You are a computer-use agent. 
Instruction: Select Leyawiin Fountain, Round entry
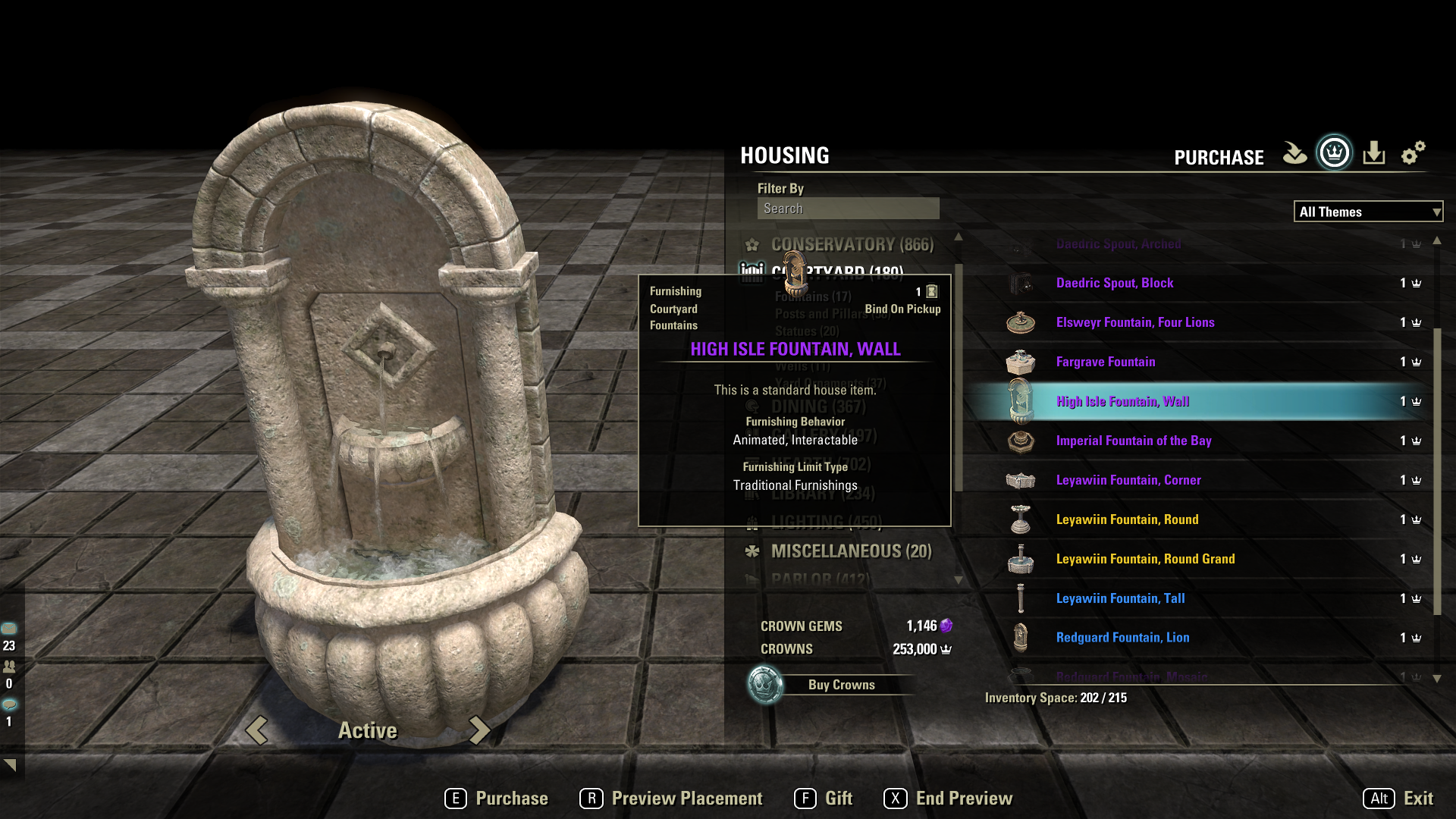pyautogui.click(x=1127, y=519)
